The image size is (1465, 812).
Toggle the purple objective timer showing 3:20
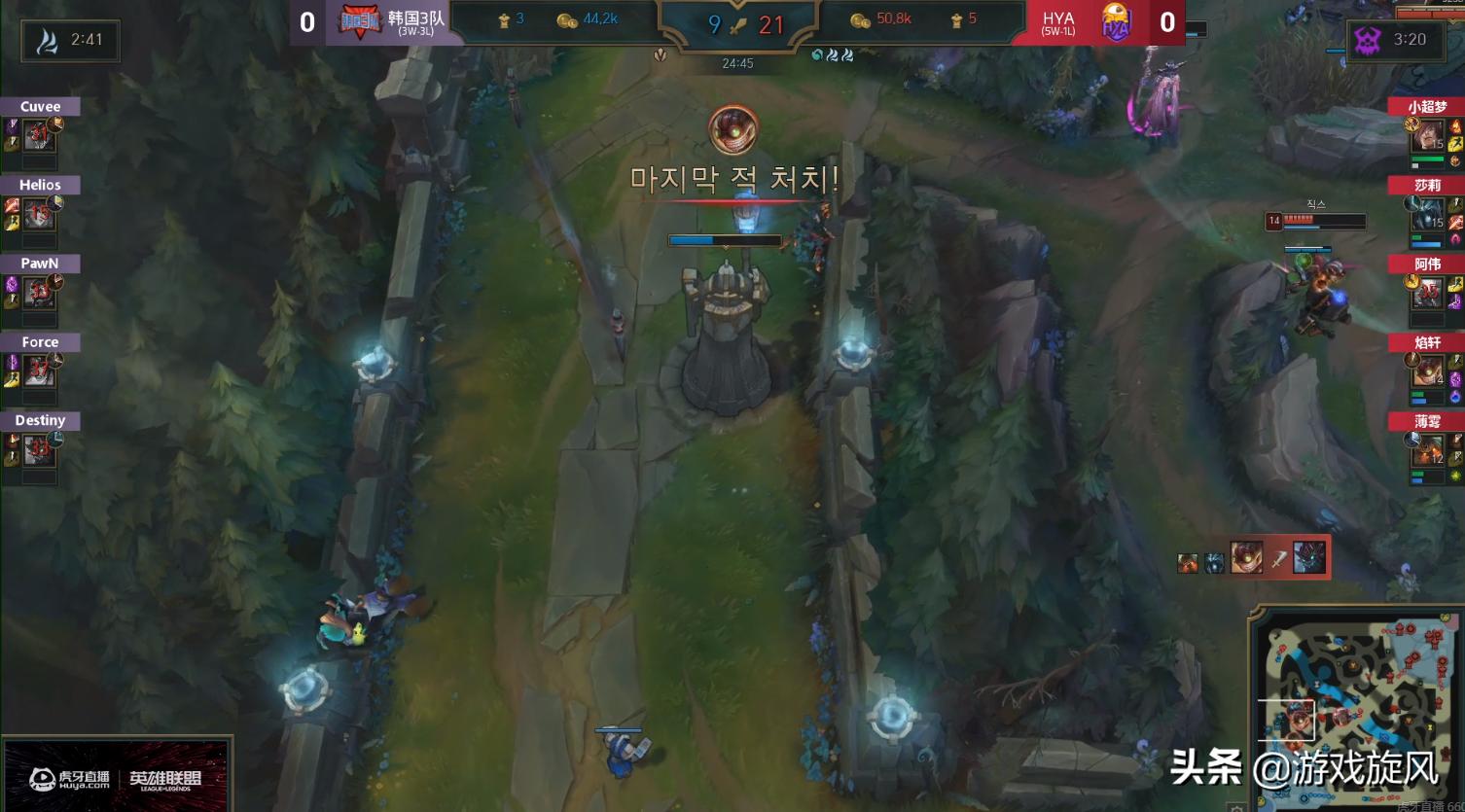1398,41
